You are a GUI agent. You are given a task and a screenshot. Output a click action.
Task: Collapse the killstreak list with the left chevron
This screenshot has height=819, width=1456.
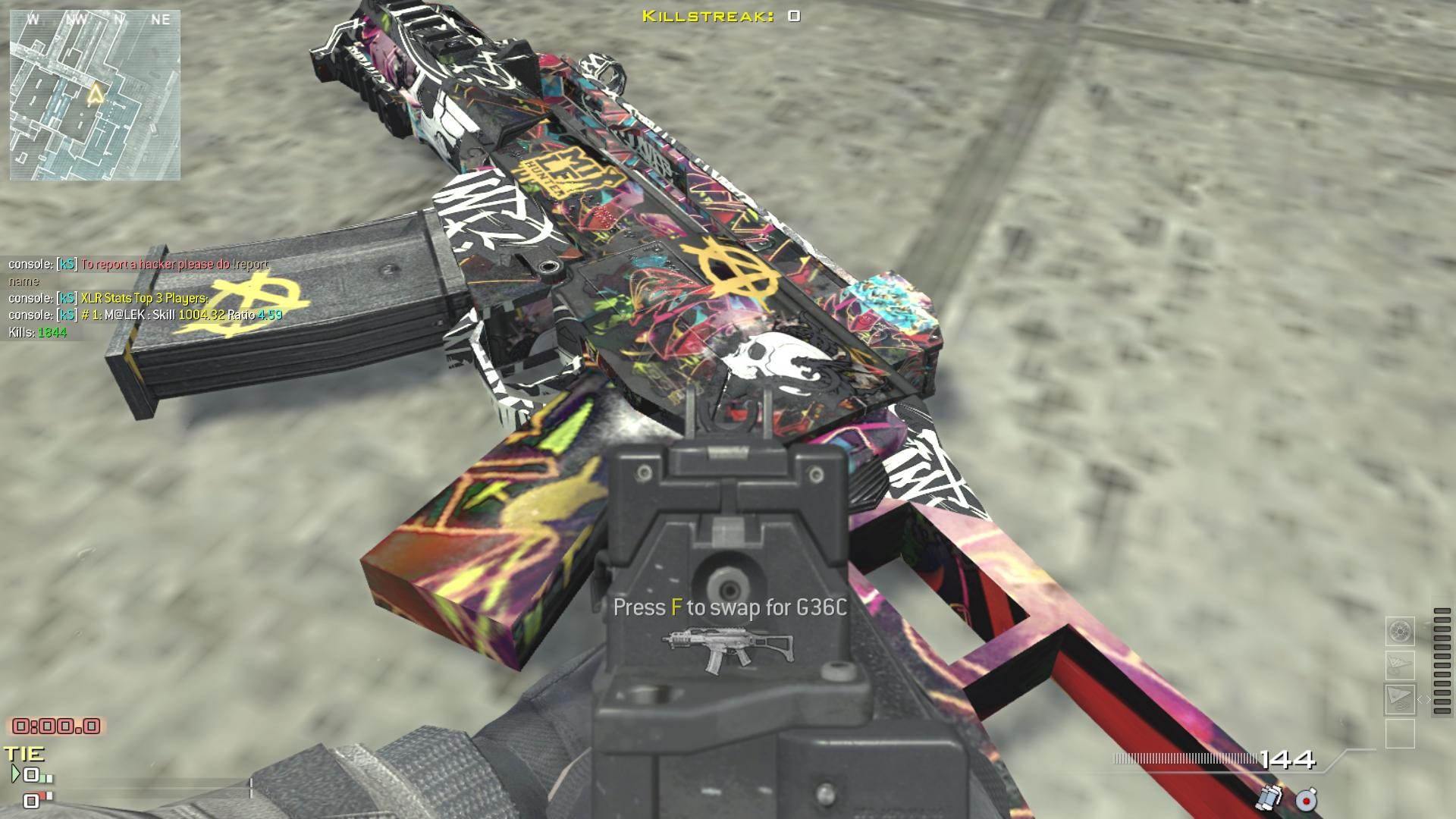click(1420, 700)
